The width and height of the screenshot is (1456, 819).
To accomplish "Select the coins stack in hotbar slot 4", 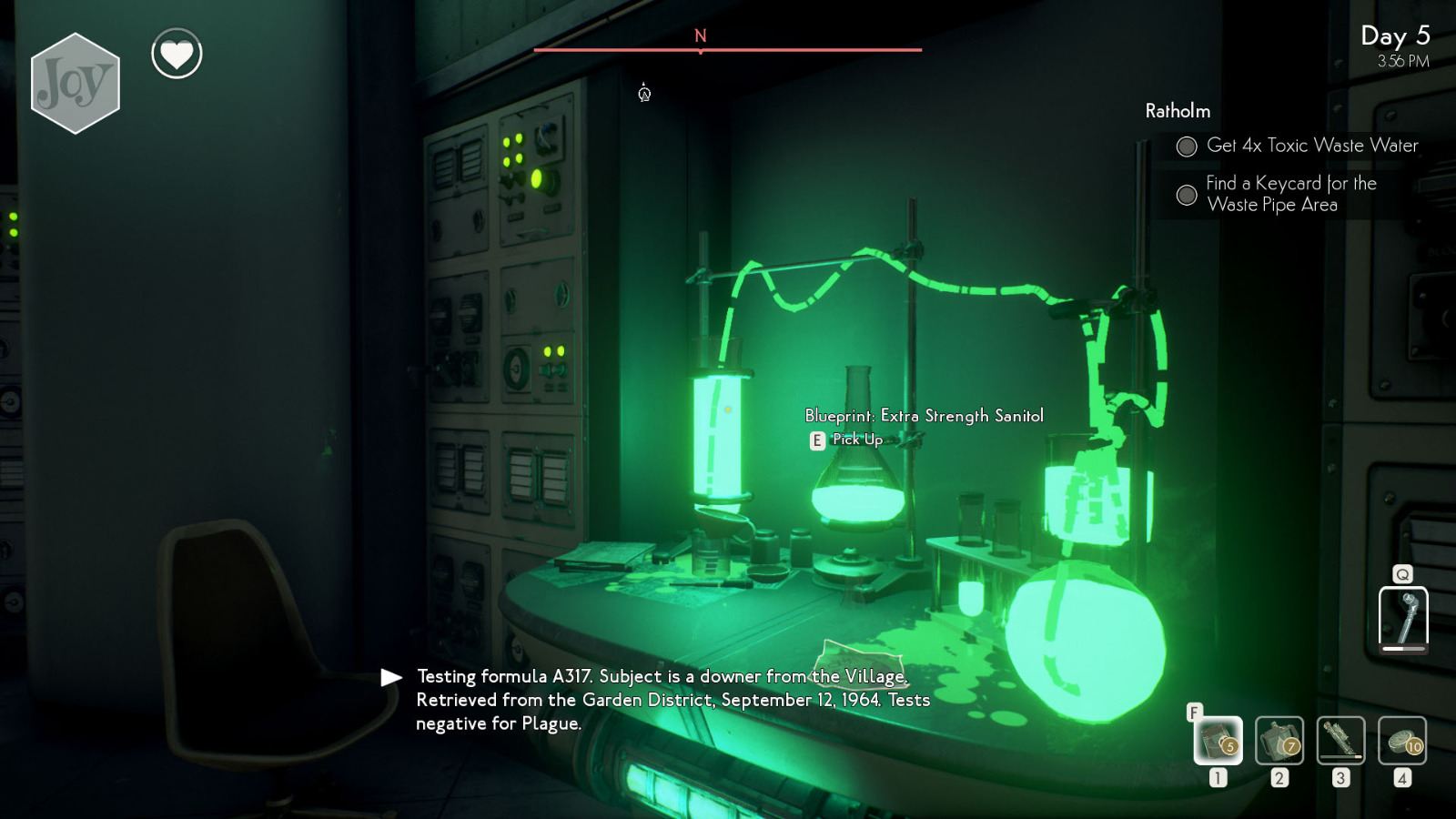I will (x=1402, y=742).
